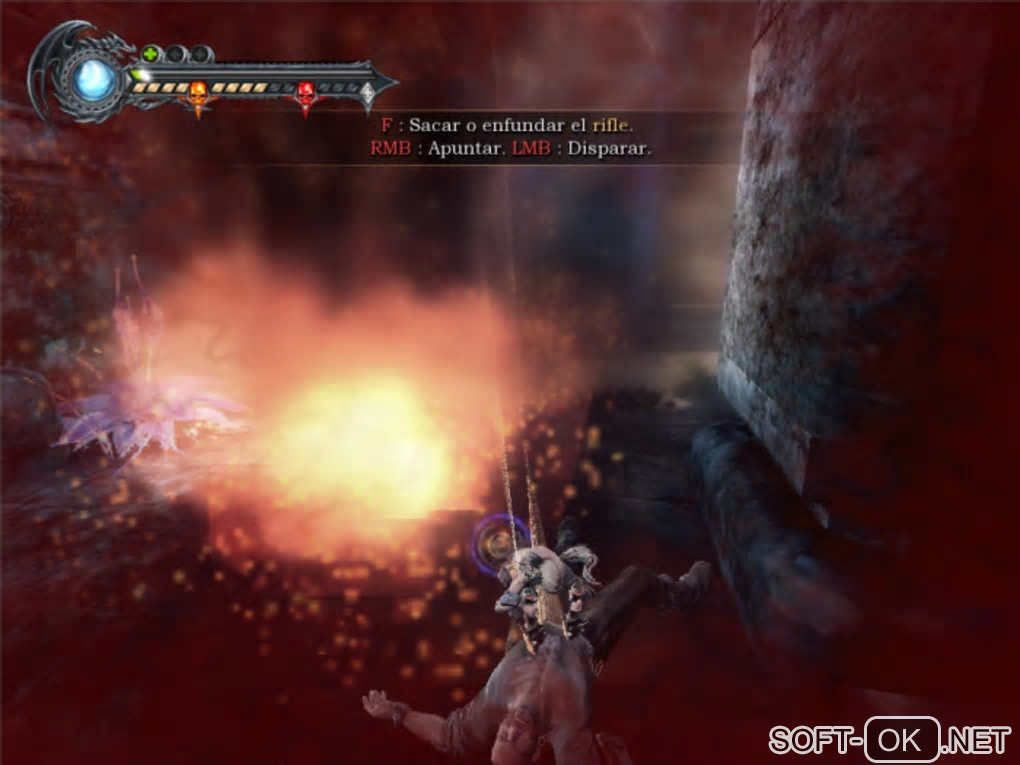Screen dimensions: 1020x765
Task: Click the red skull marker
Action: pyautogui.click(x=306, y=94)
